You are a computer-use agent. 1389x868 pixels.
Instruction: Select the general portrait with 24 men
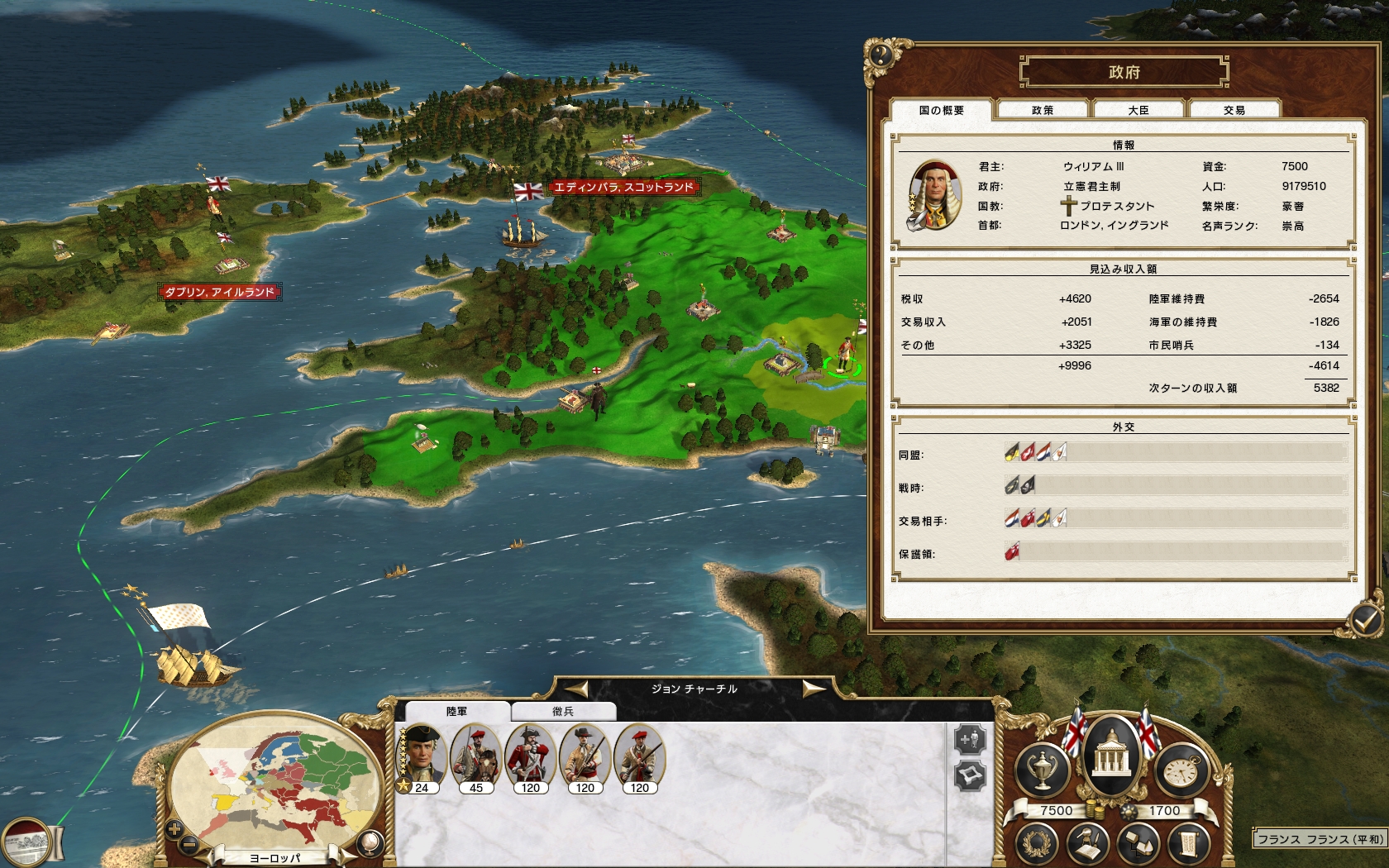[x=422, y=756]
